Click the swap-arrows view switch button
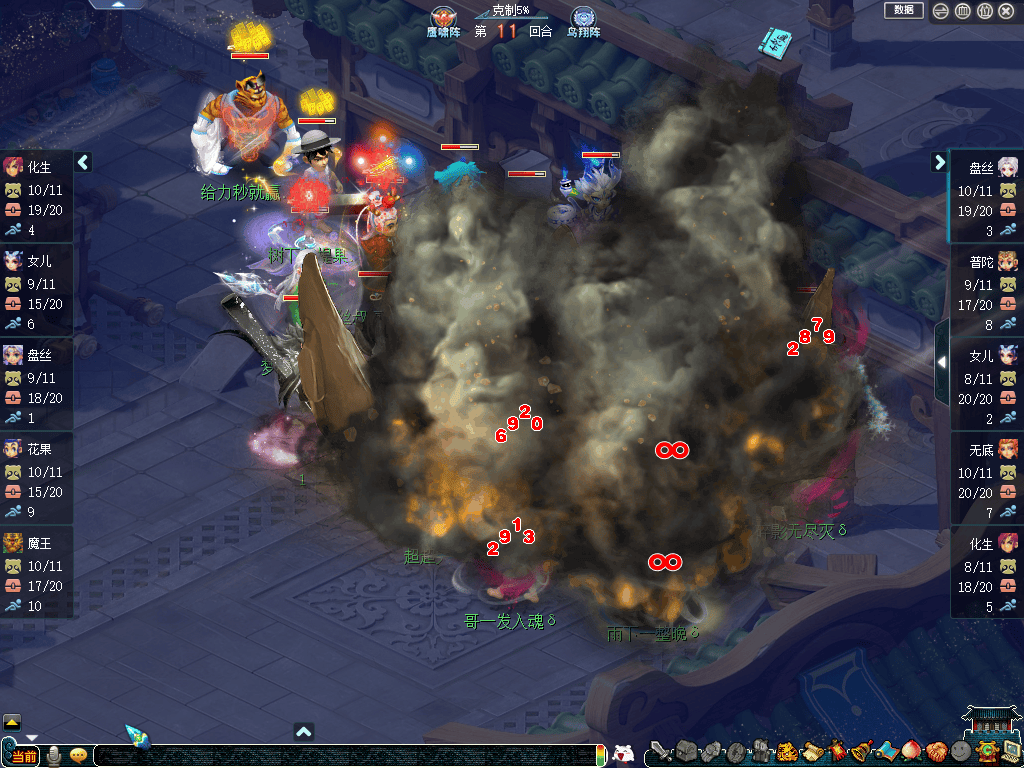This screenshot has height=768, width=1024. pyautogui.click(x=941, y=11)
